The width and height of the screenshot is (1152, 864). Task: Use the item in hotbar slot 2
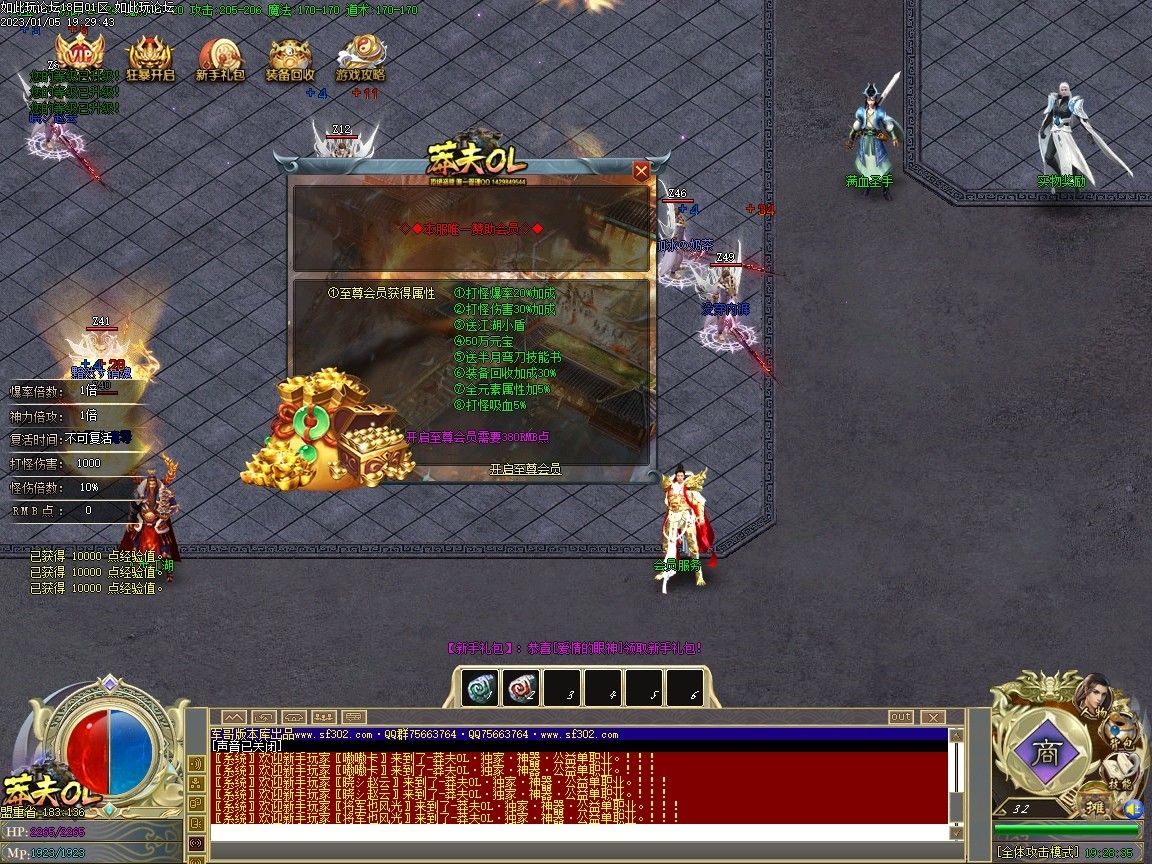(522, 687)
